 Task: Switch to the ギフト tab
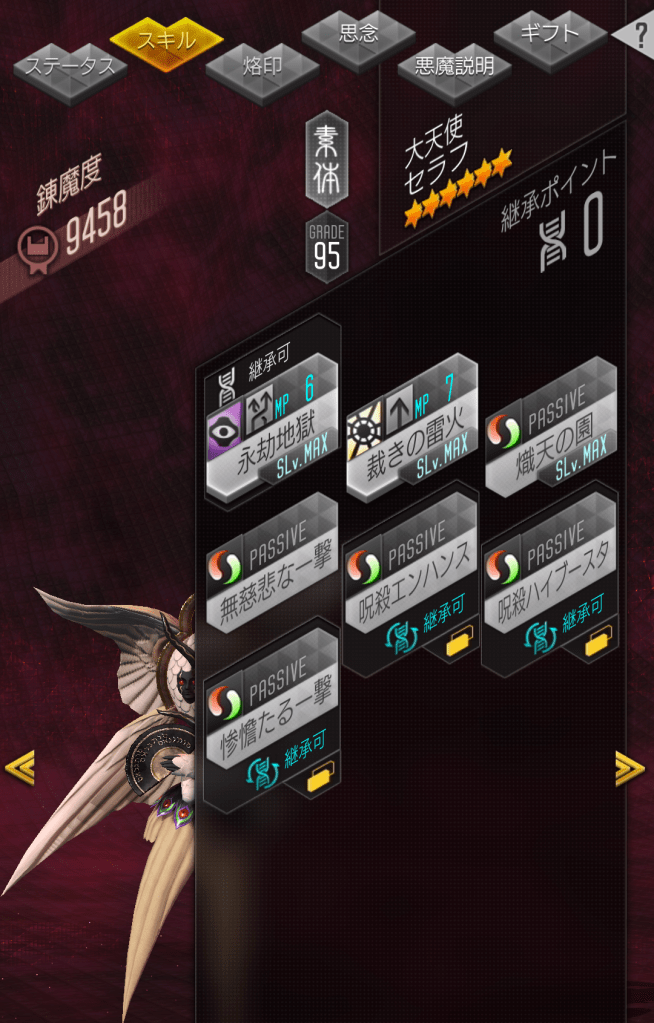tap(549, 33)
